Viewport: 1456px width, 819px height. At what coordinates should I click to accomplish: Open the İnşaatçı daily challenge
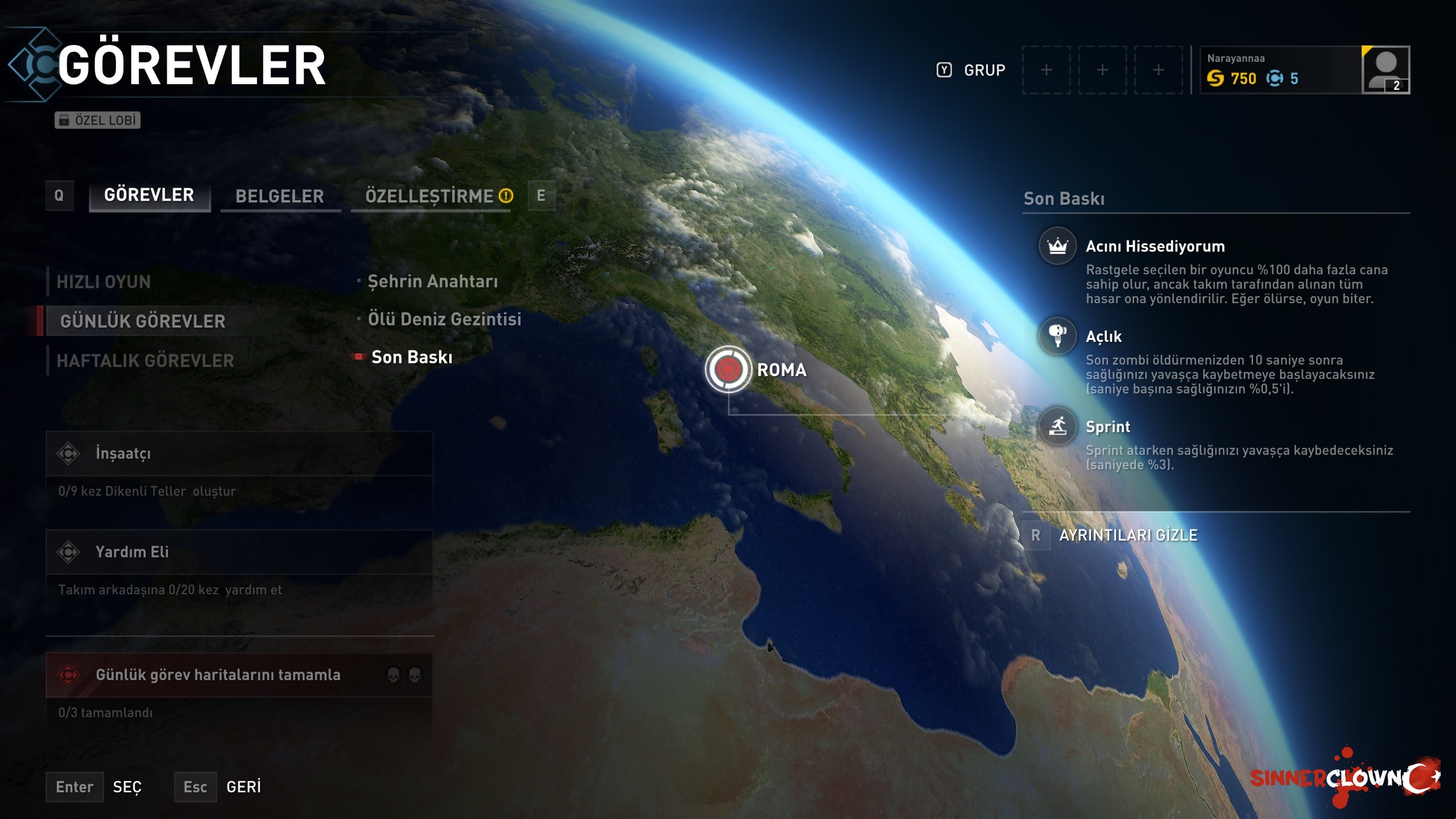point(239,454)
